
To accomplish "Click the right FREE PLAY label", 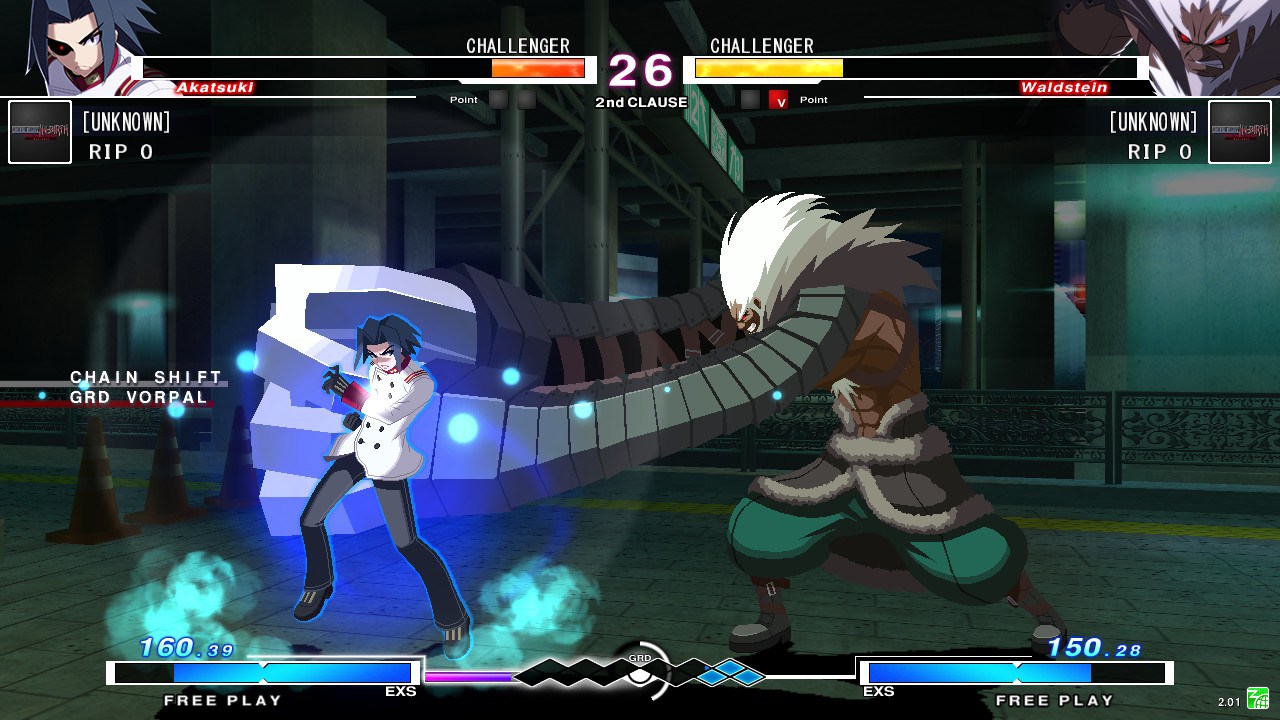I will 1055,700.
